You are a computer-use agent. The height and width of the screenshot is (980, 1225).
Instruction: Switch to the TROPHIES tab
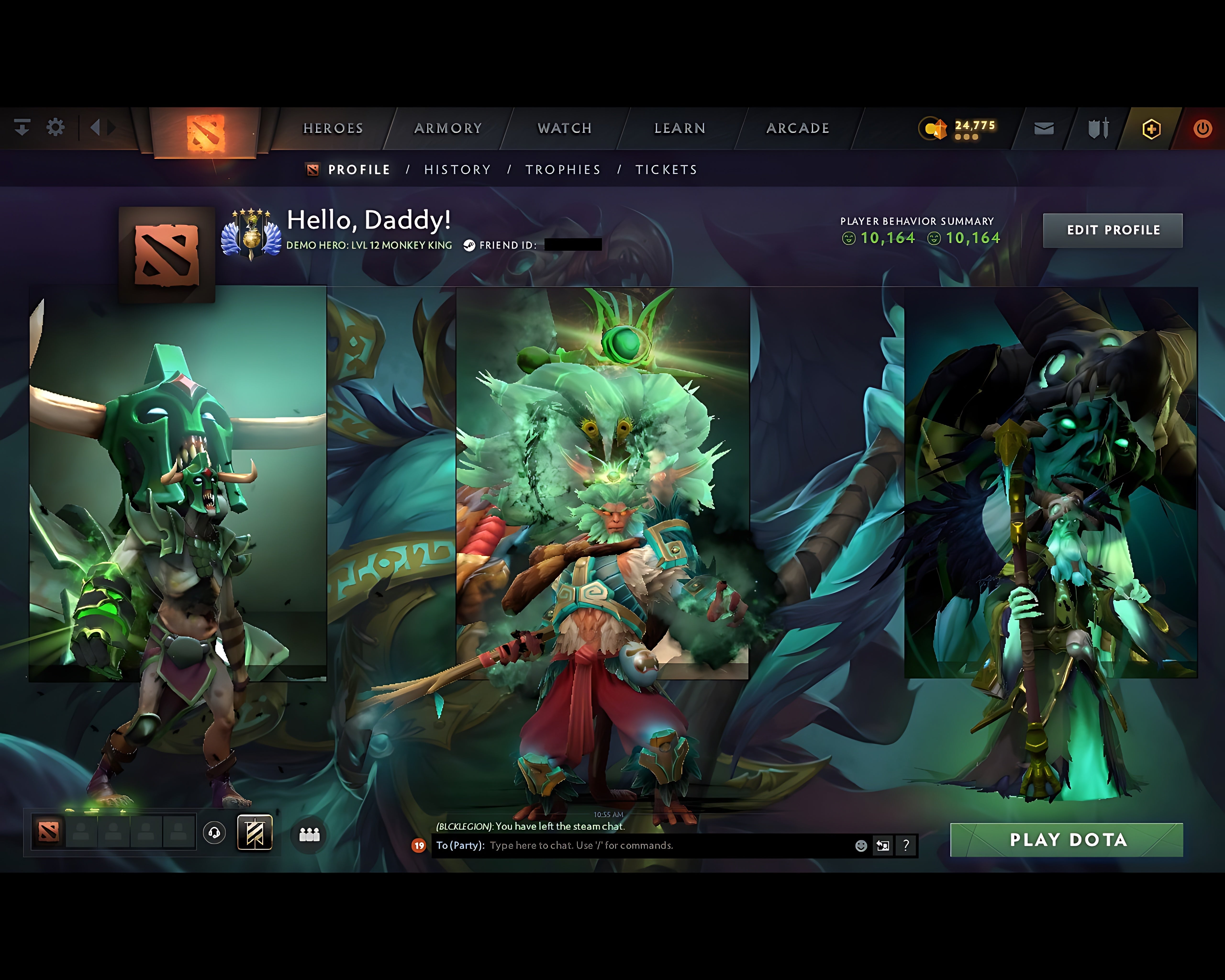(x=563, y=169)
